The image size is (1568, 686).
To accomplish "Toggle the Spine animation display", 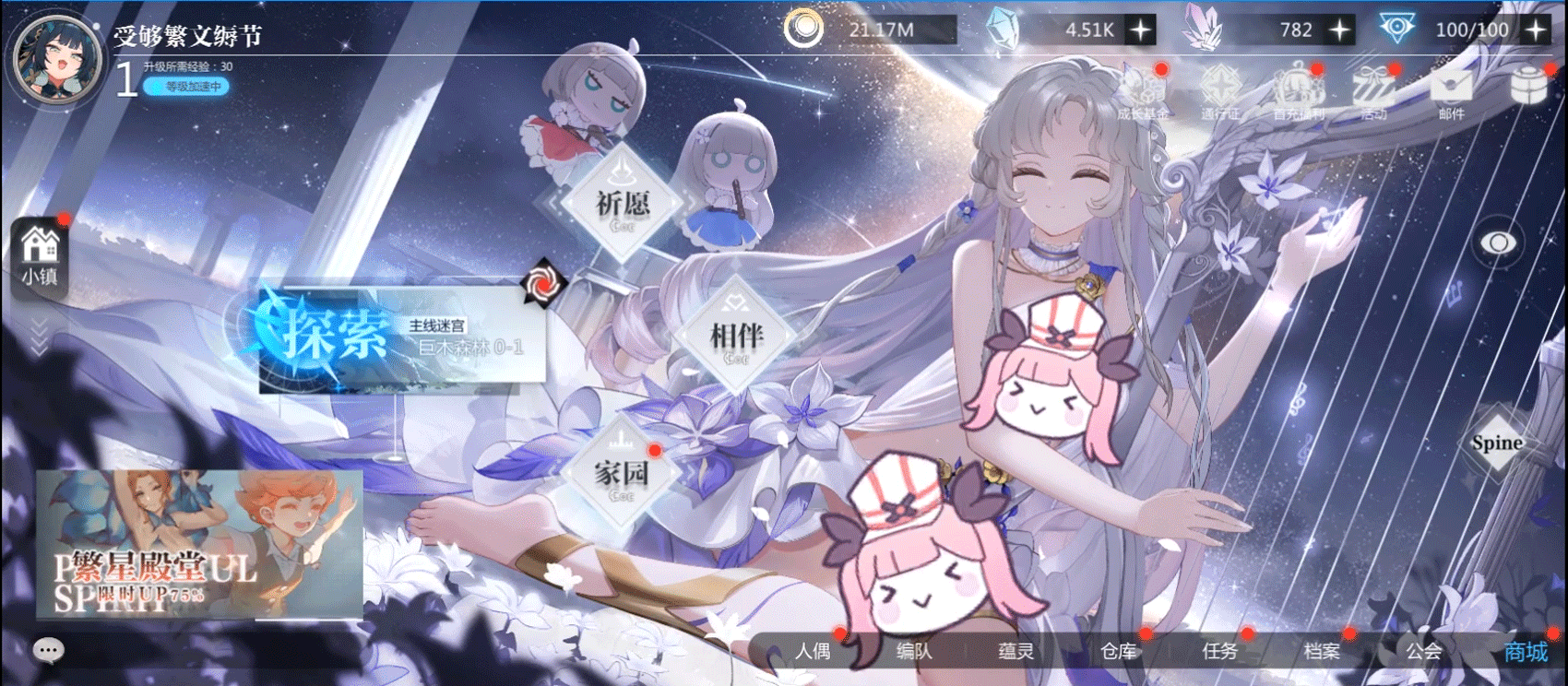I will click(x=1496, y=444).
